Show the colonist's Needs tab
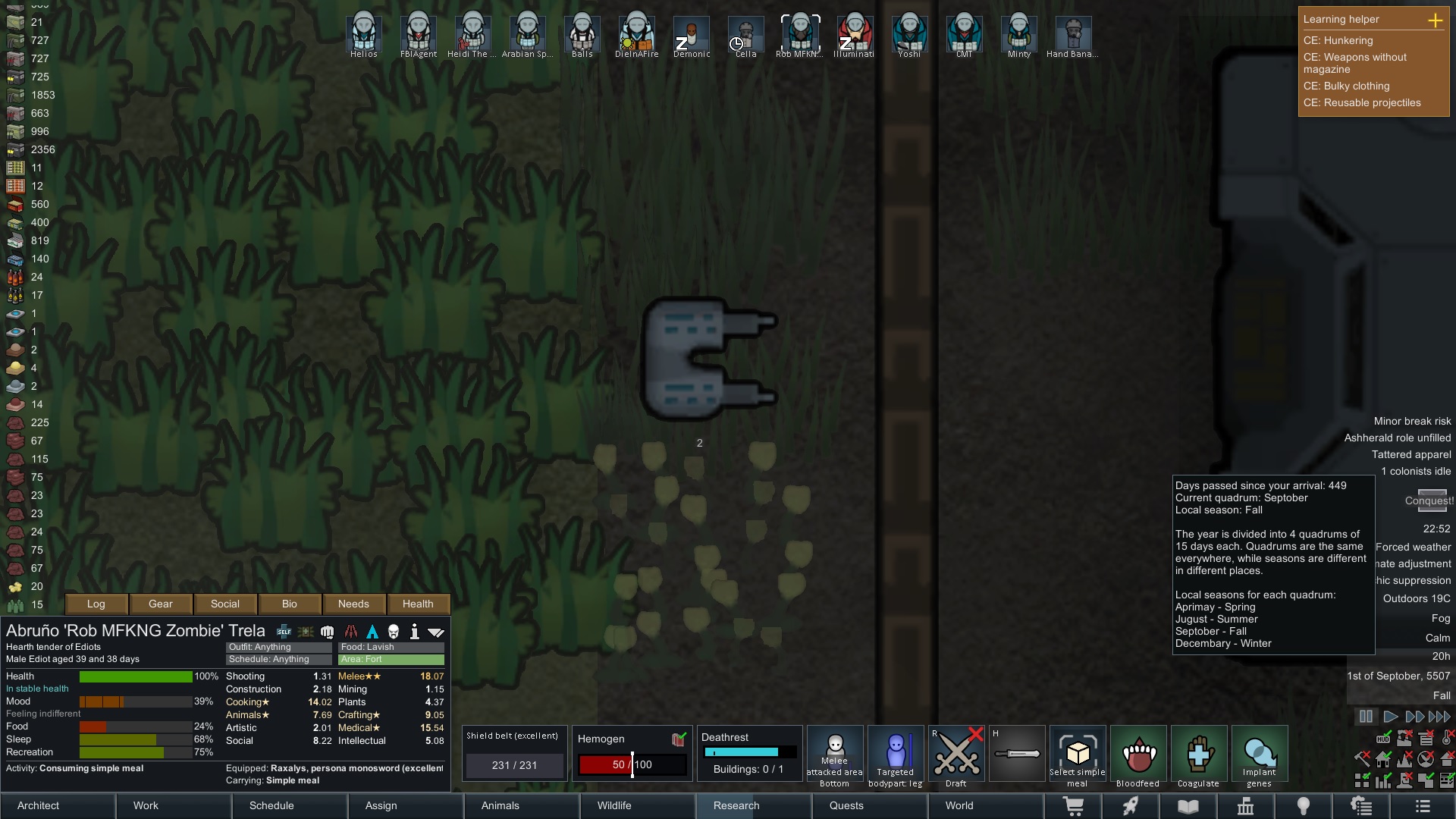This screenshot has width=1456, height=819. [x=353, y=604]
